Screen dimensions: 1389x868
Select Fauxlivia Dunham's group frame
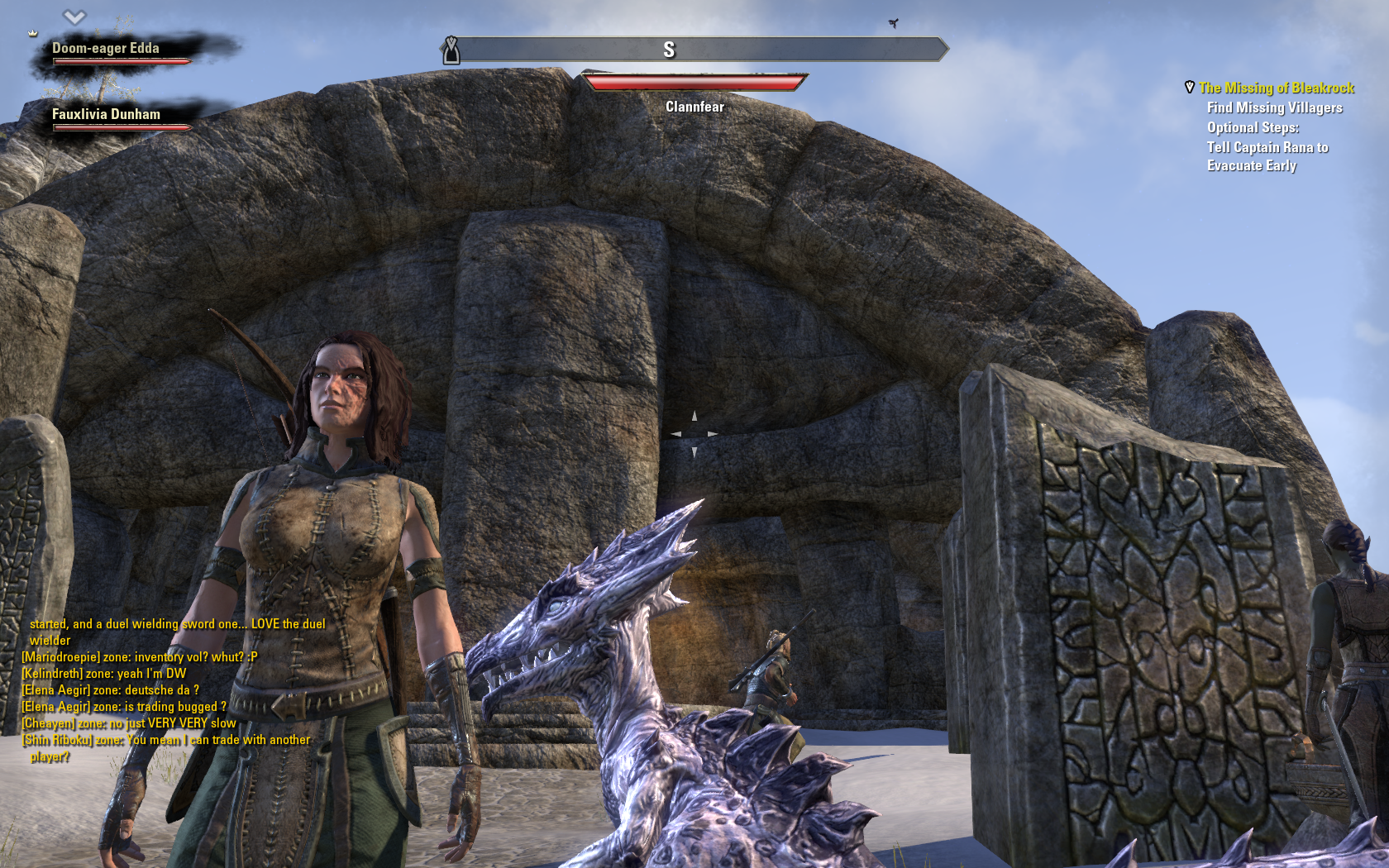(106, 116)
